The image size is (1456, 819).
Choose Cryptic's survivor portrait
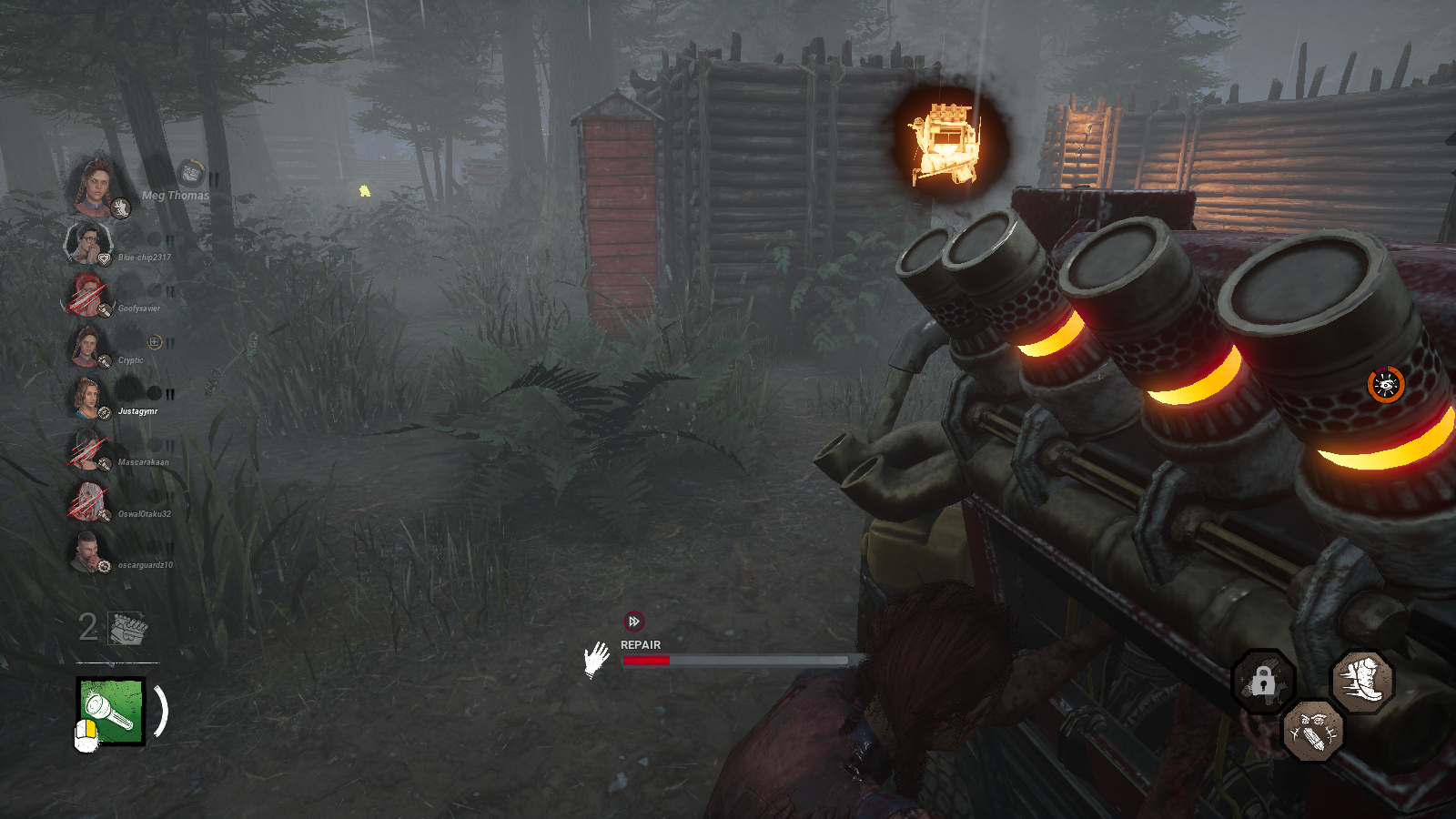[x=86, y=346]
